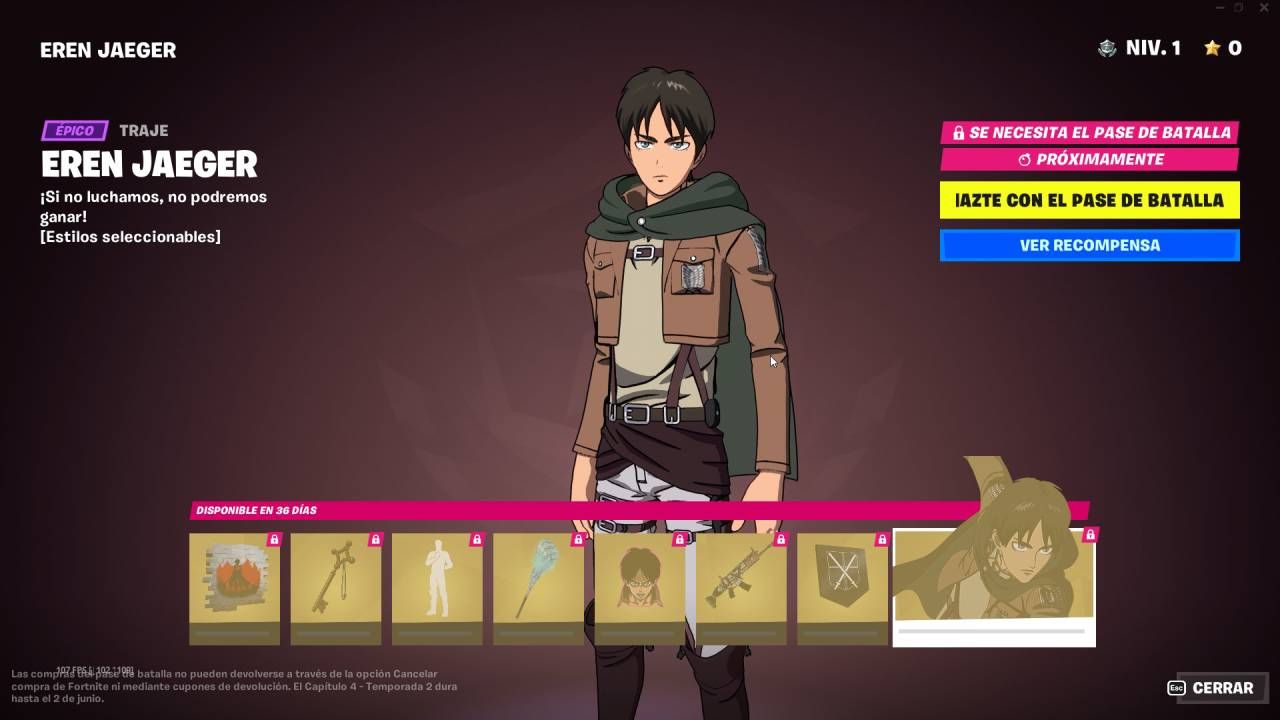This screenshot has height=720, width=1280.
Task: Click the level badge icon beside NIV. 1
Action: pyautogui.click(x=1106, y=47)
